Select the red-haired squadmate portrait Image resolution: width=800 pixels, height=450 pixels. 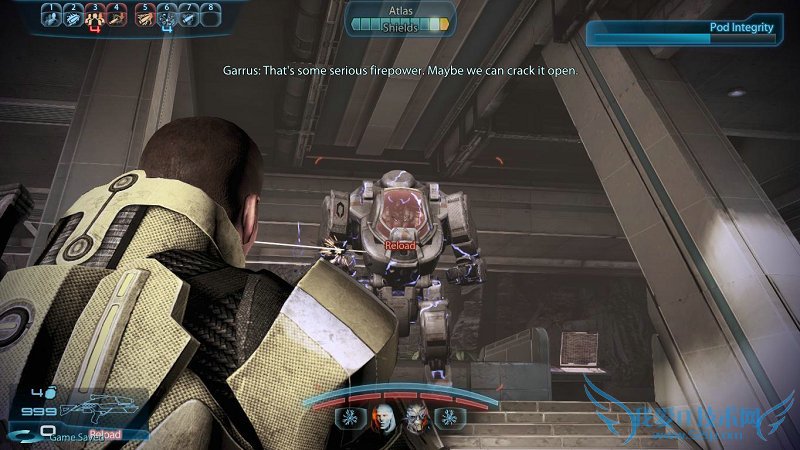385,417
